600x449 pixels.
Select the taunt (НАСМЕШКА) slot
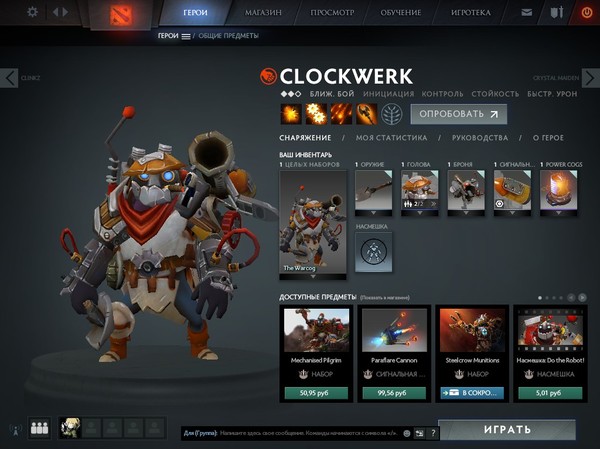pyautogui.click(x=373, y=252)
